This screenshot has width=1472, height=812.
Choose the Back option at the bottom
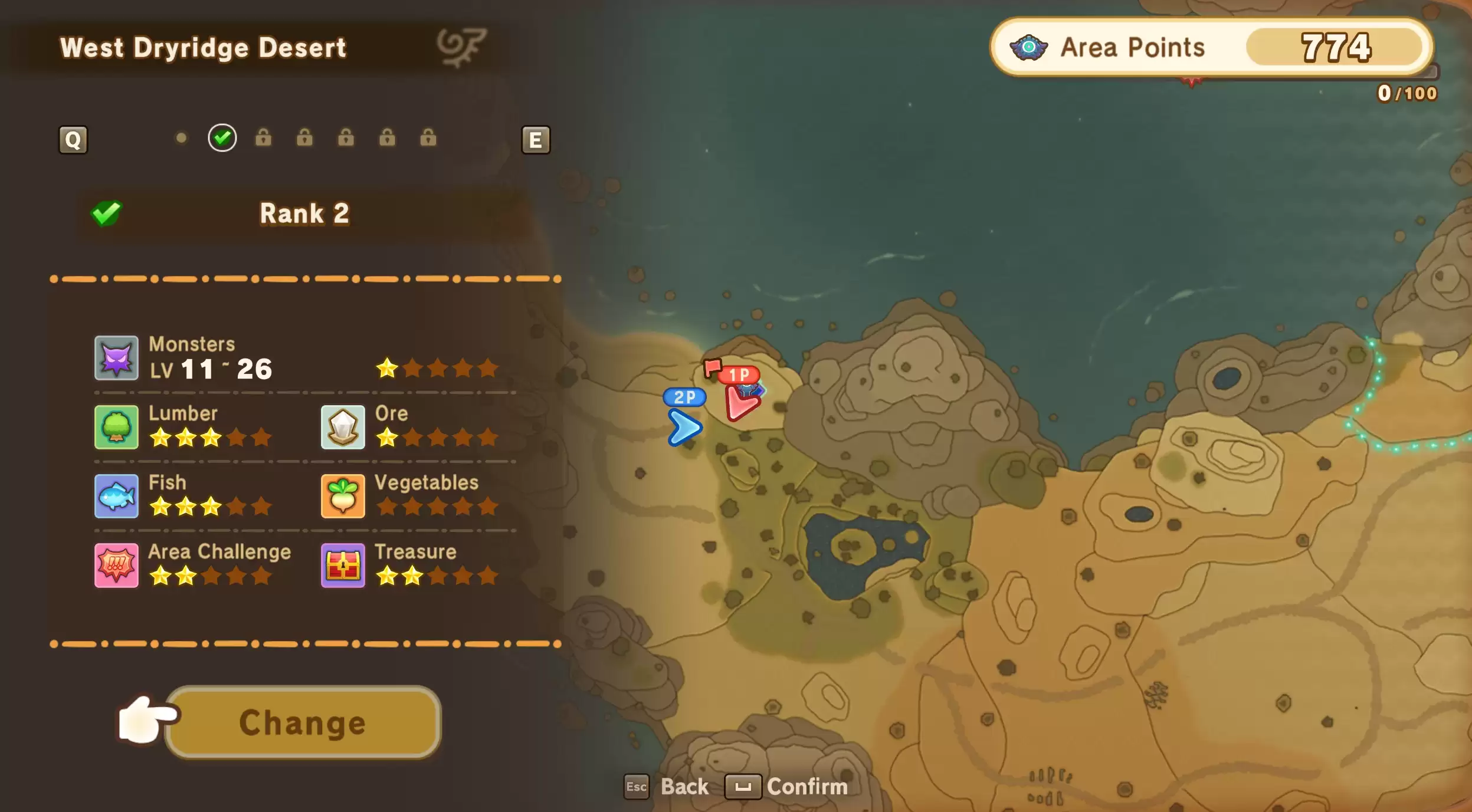(x=686, y=787)
